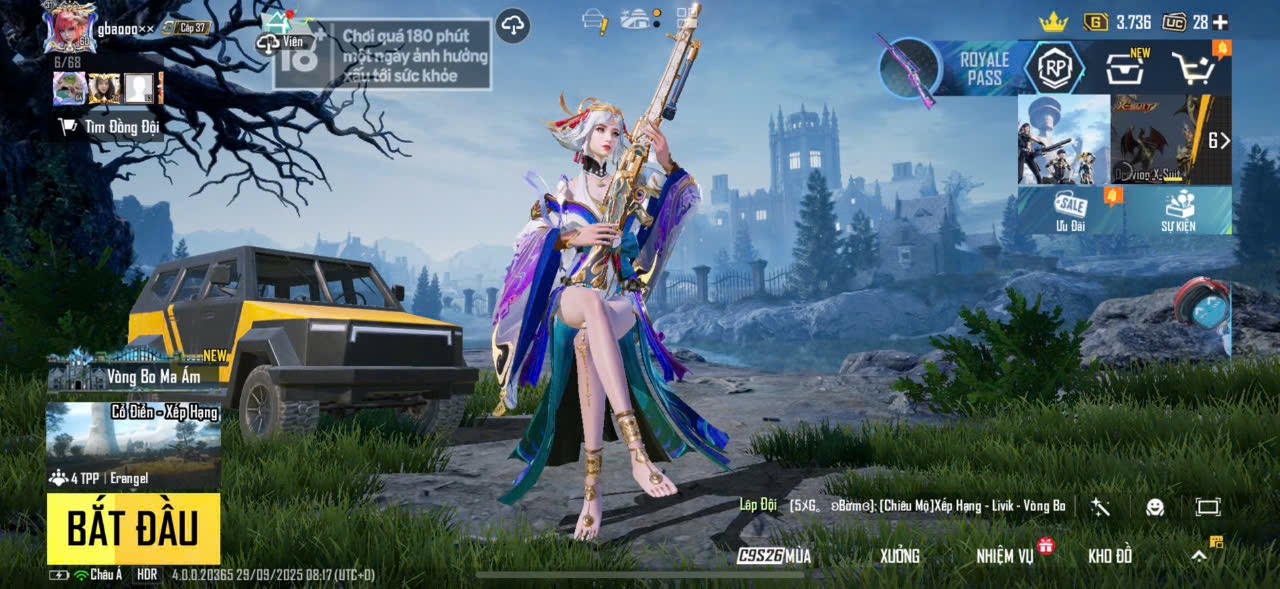Open the player profile avatar

[70, 27]
